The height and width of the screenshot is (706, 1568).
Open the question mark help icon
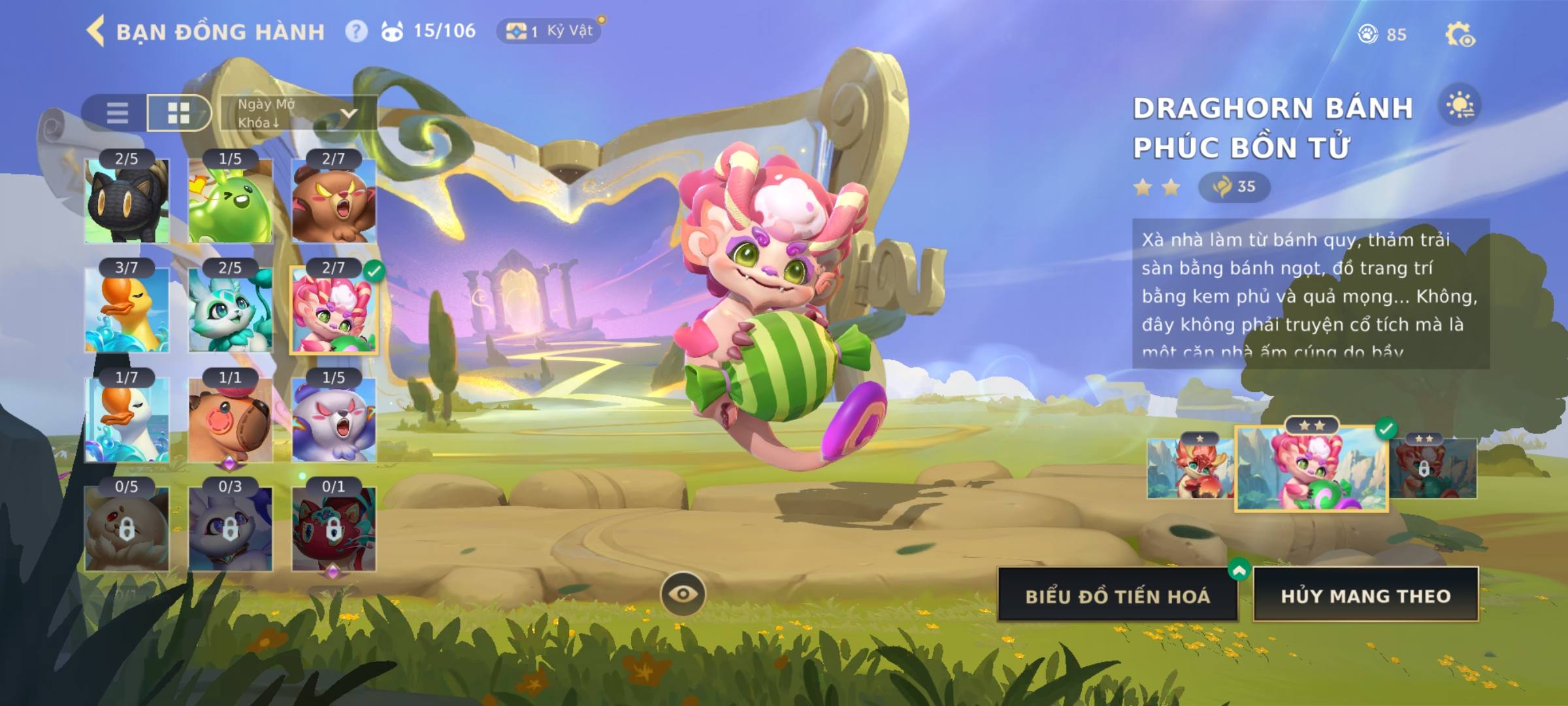click(x=356, y=31)
